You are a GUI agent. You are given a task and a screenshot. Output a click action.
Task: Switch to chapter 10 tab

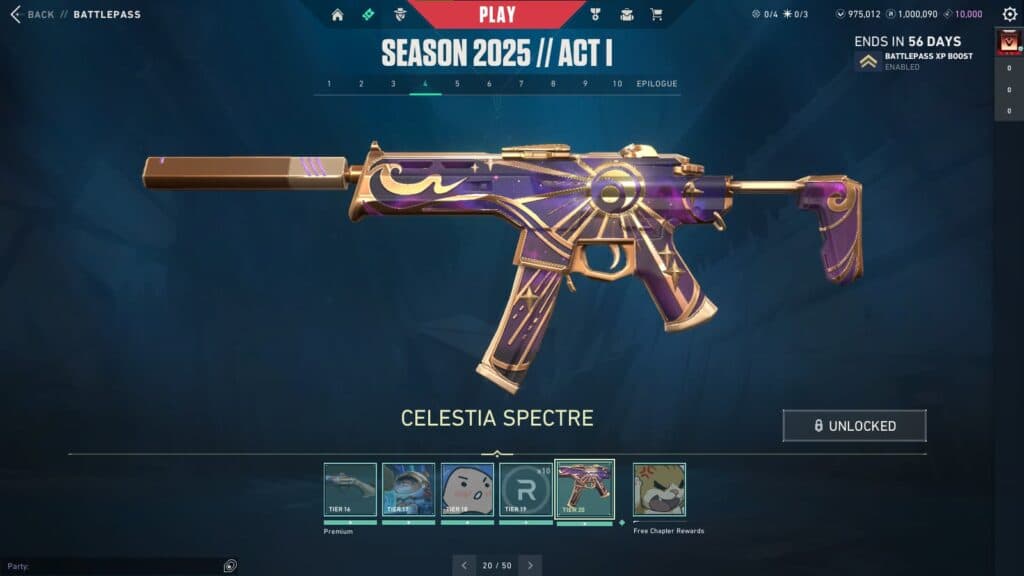point(617,84)
